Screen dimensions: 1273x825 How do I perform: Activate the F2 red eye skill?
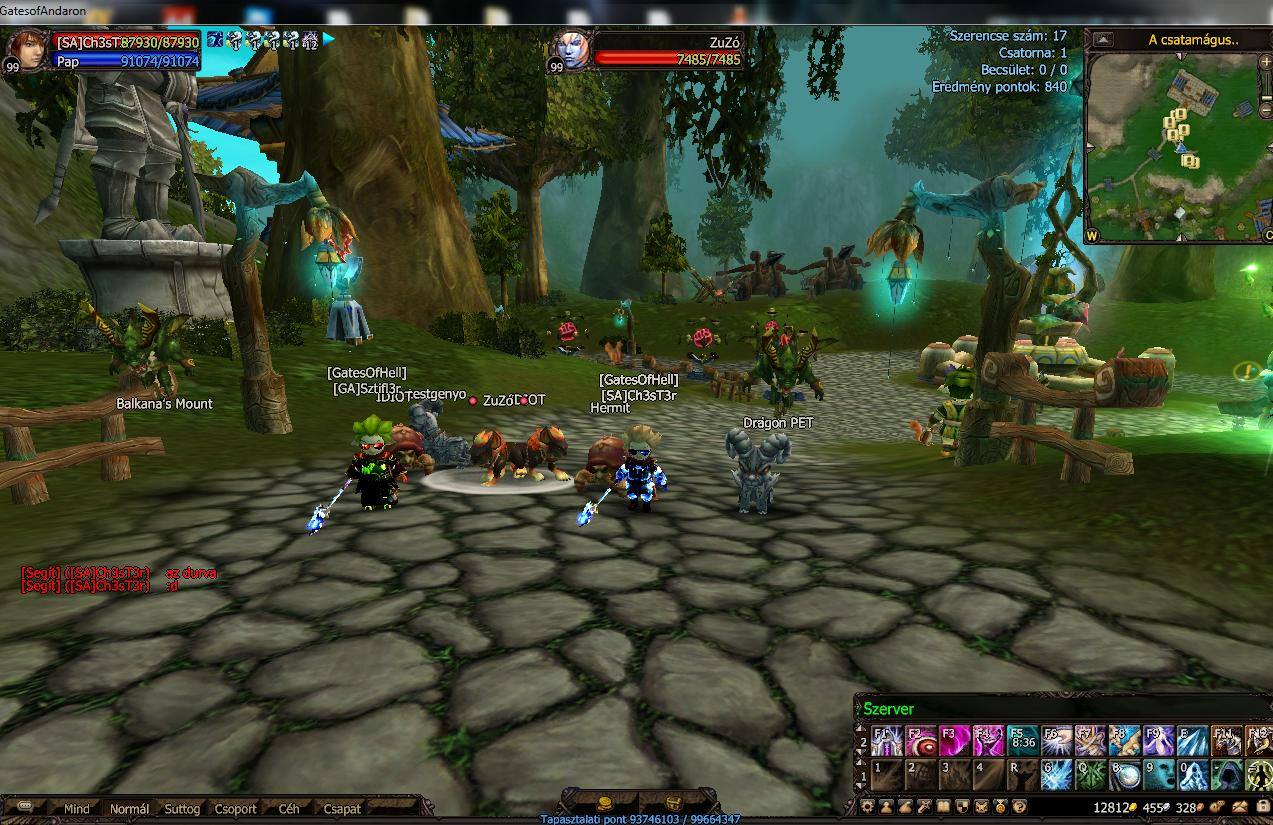921,741
